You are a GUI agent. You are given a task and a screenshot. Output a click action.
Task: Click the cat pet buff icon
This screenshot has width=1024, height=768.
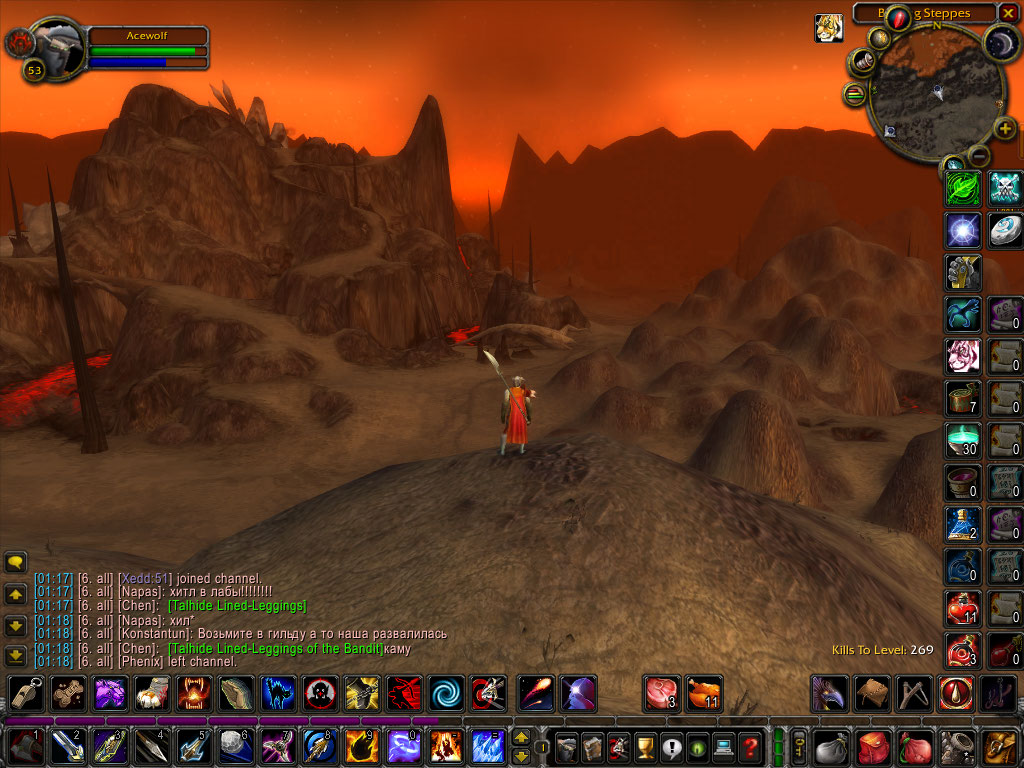click(827, 28)
